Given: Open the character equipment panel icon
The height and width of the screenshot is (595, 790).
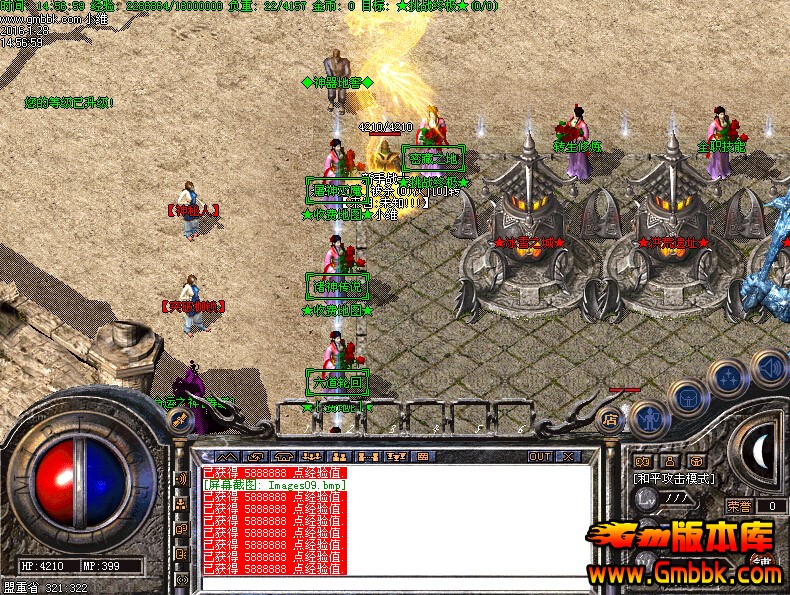Looking at the screenshot, I should coord(649,416).
